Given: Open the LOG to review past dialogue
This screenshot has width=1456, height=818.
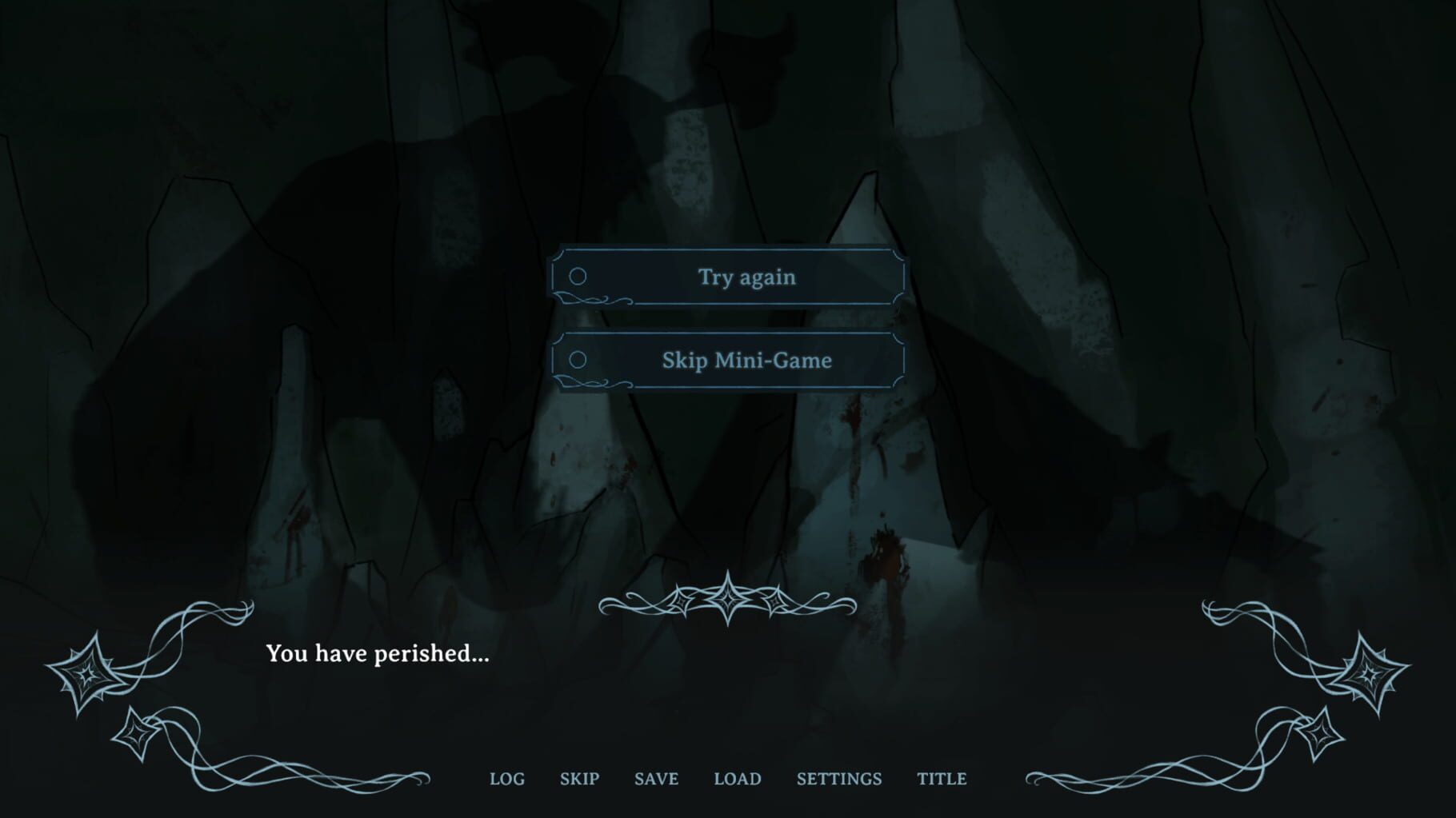Looking at the screenshot, I should click(508, 780).
